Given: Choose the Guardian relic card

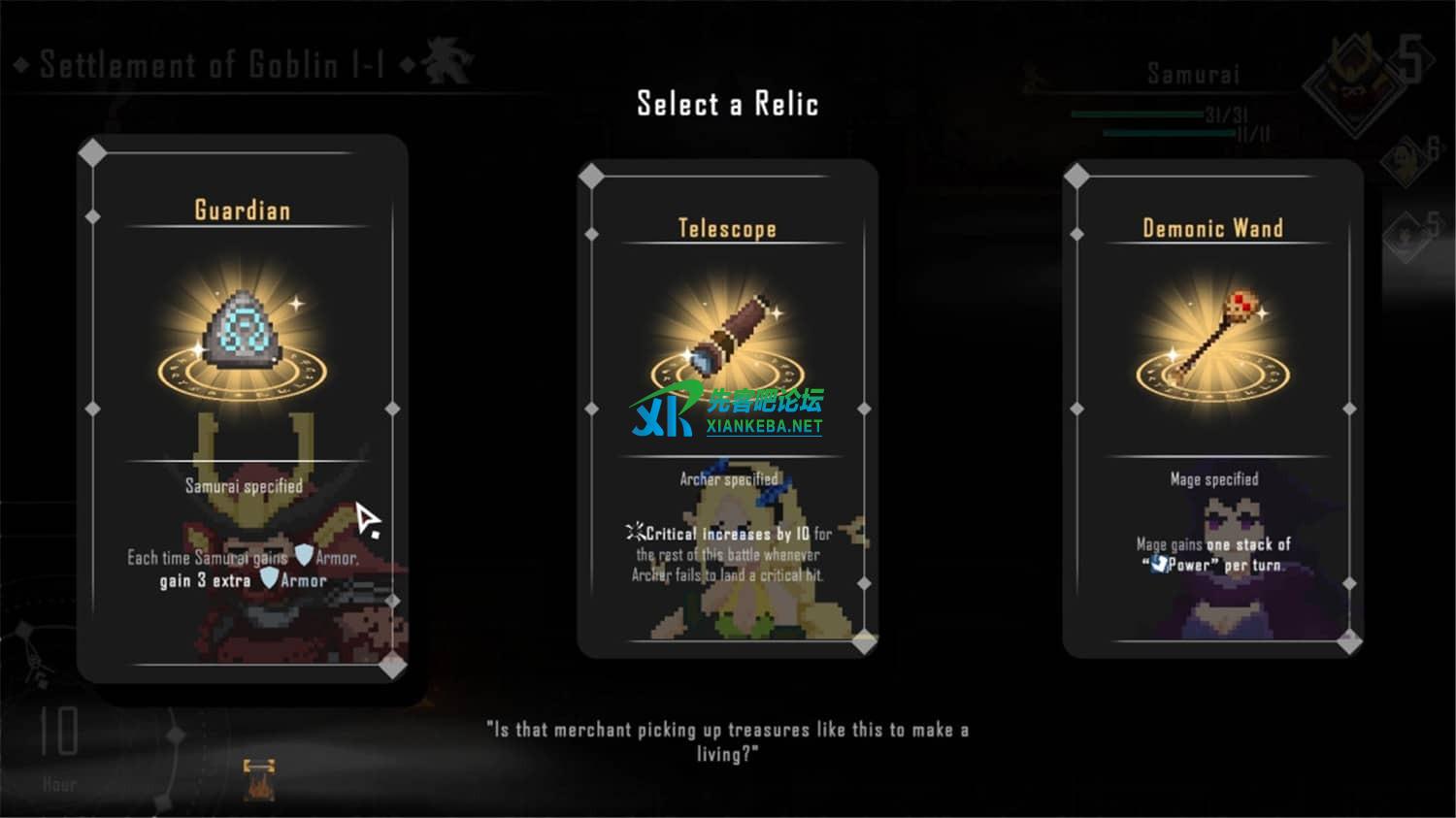Looking at the screenshot, I should pyautogui.click(x=242, y=408).
